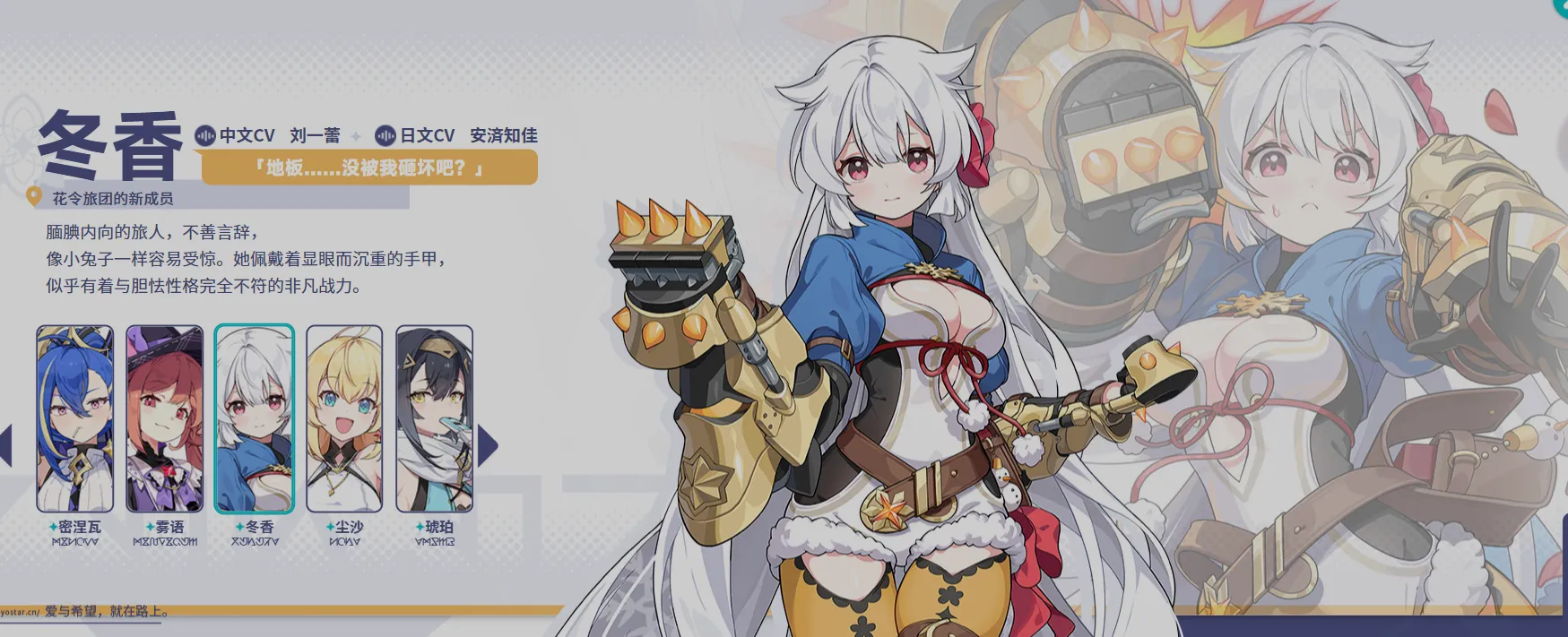Select the 冬香 white-haired portrait card
Image resolution: width=1568 pixels, height=637 pixels.
[x=255, y=418]
